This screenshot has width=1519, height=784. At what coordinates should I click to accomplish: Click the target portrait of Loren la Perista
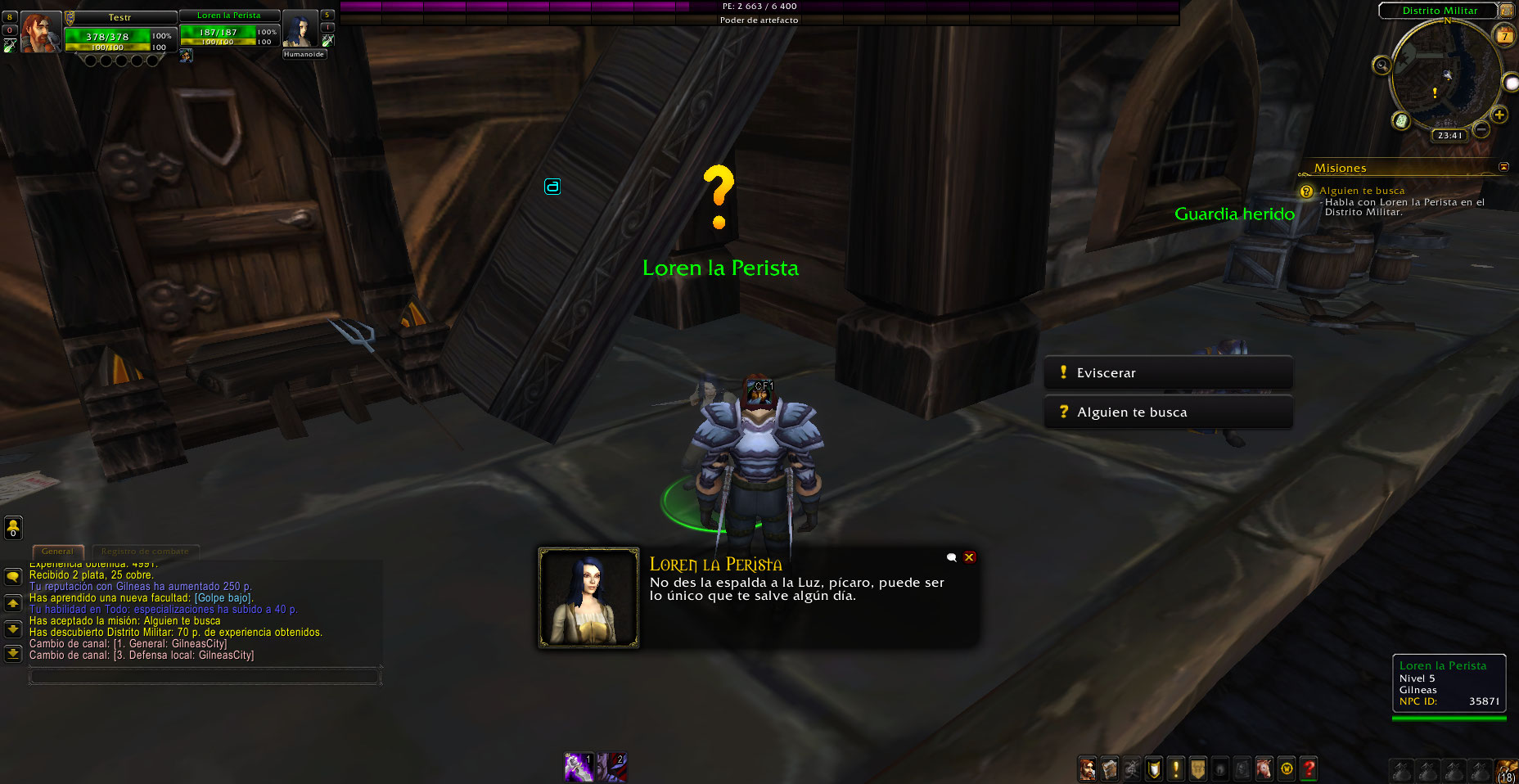(x=300, y=31)
